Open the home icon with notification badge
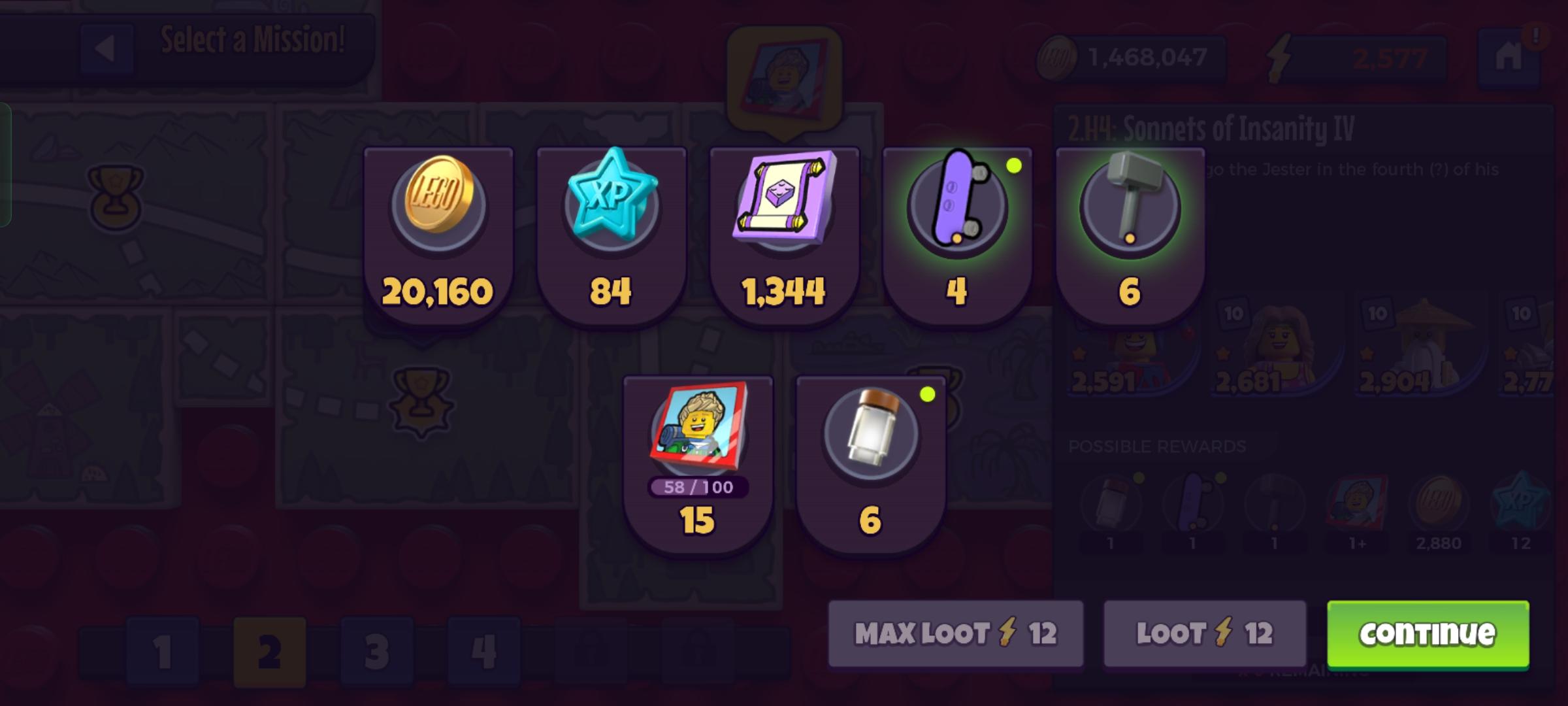The height and width of the screenshot is (706, 1568). 1509,58
